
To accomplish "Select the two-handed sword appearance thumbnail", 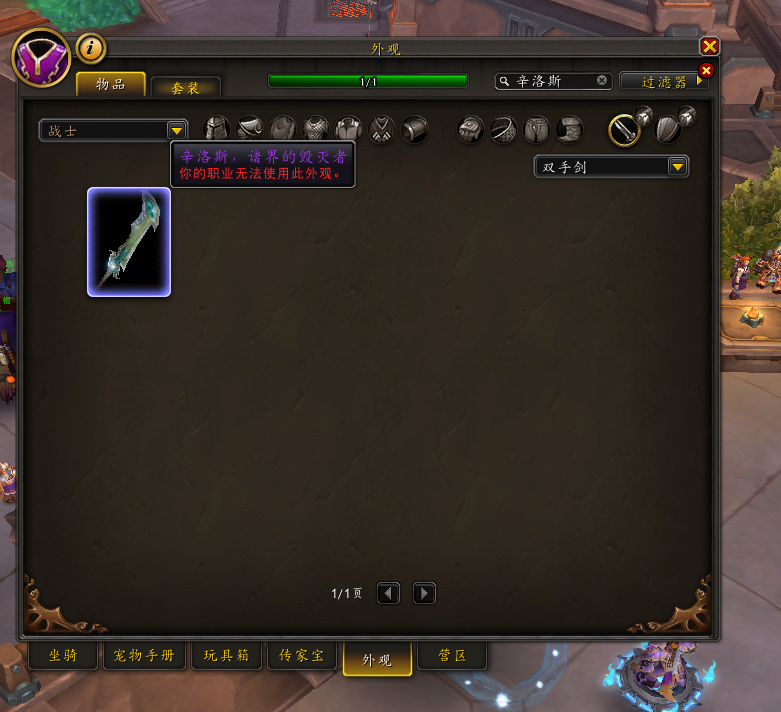I will 129,242.
